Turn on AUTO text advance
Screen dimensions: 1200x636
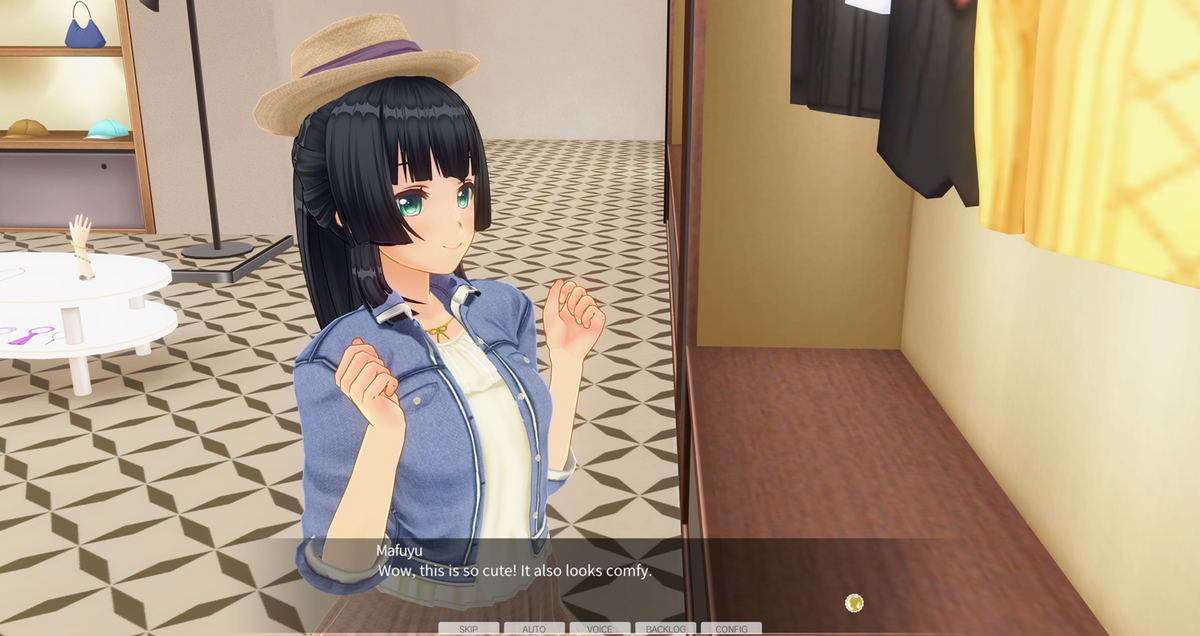coord(534,629)
